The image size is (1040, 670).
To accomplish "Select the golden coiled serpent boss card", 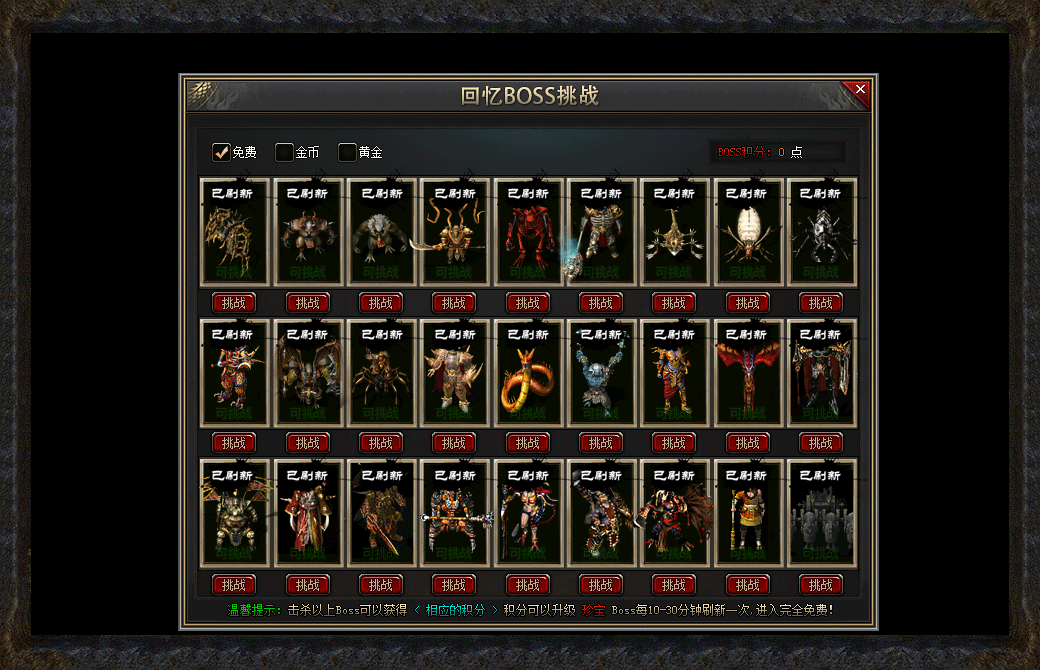I will (527, 373).
